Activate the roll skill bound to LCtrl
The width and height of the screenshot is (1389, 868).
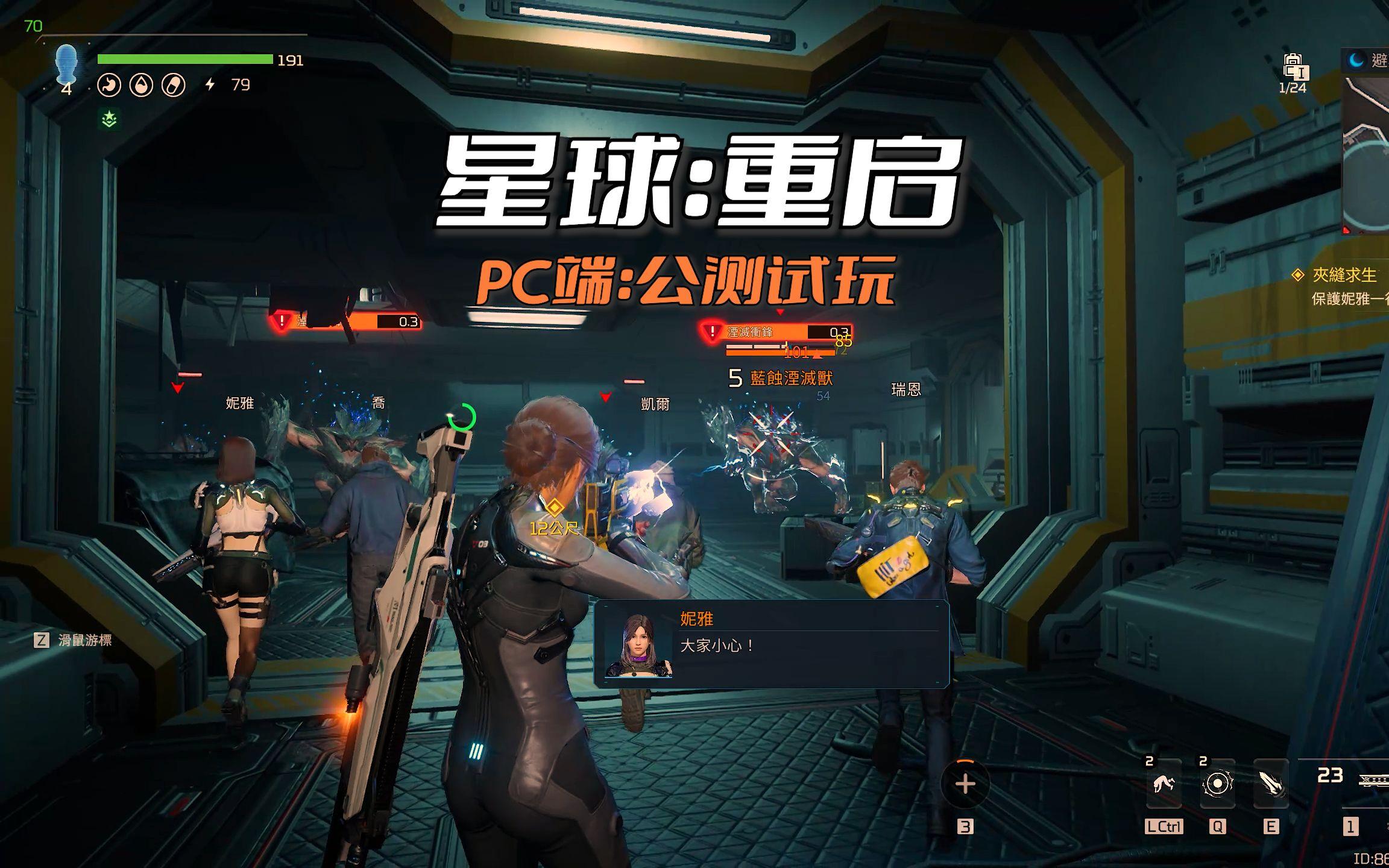click(x=1164, y=784)
